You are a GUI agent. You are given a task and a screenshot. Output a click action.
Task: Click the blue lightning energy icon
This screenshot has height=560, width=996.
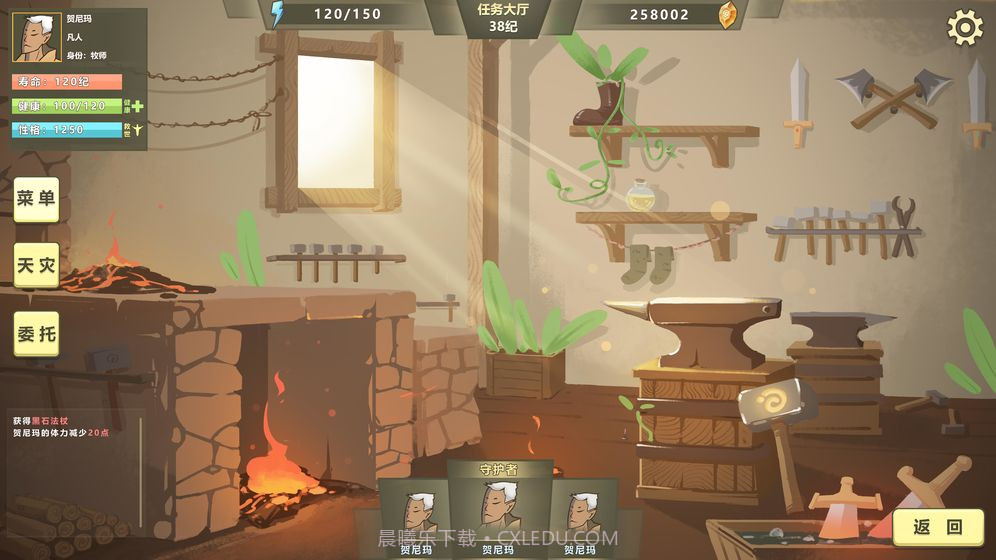(277, 14)
